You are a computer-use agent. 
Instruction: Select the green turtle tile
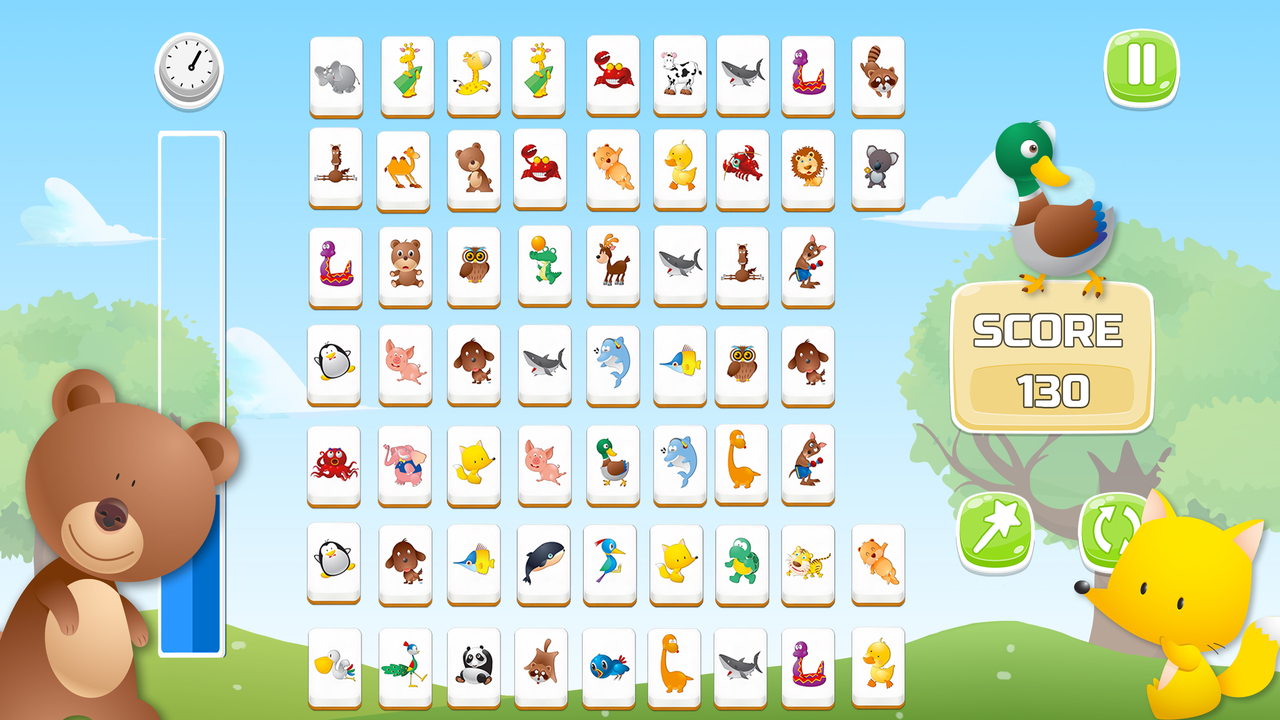coord(741,562)
